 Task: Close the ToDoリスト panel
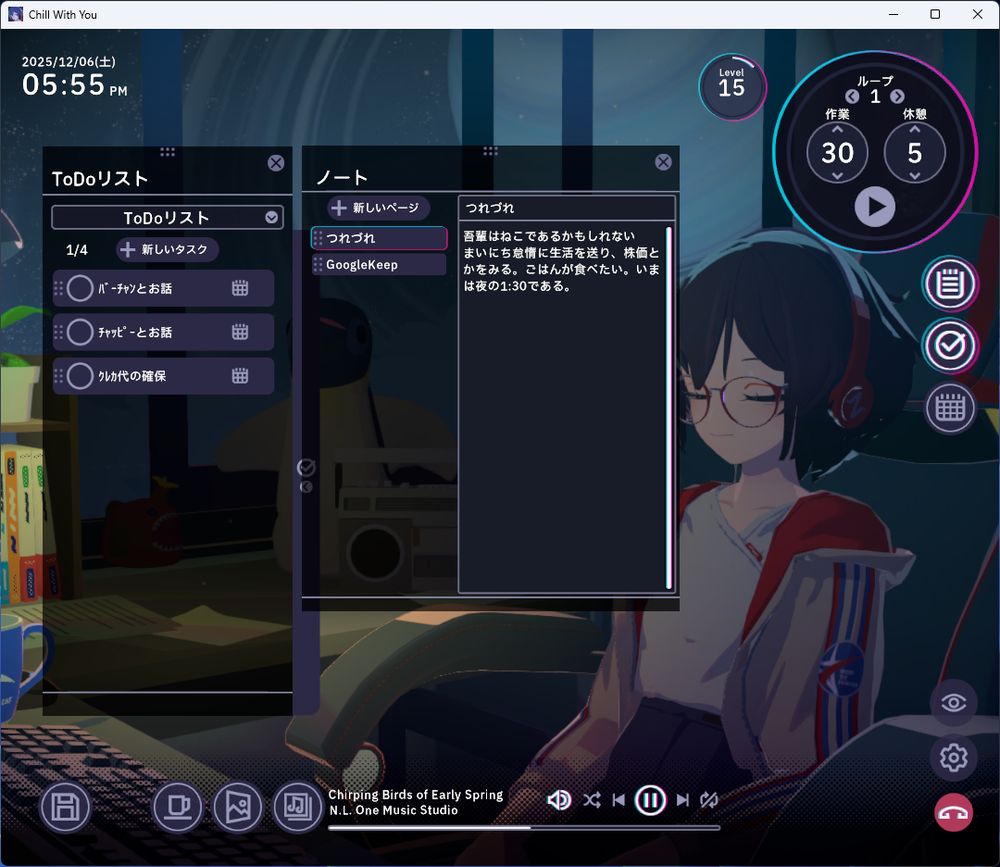[276, 163]
